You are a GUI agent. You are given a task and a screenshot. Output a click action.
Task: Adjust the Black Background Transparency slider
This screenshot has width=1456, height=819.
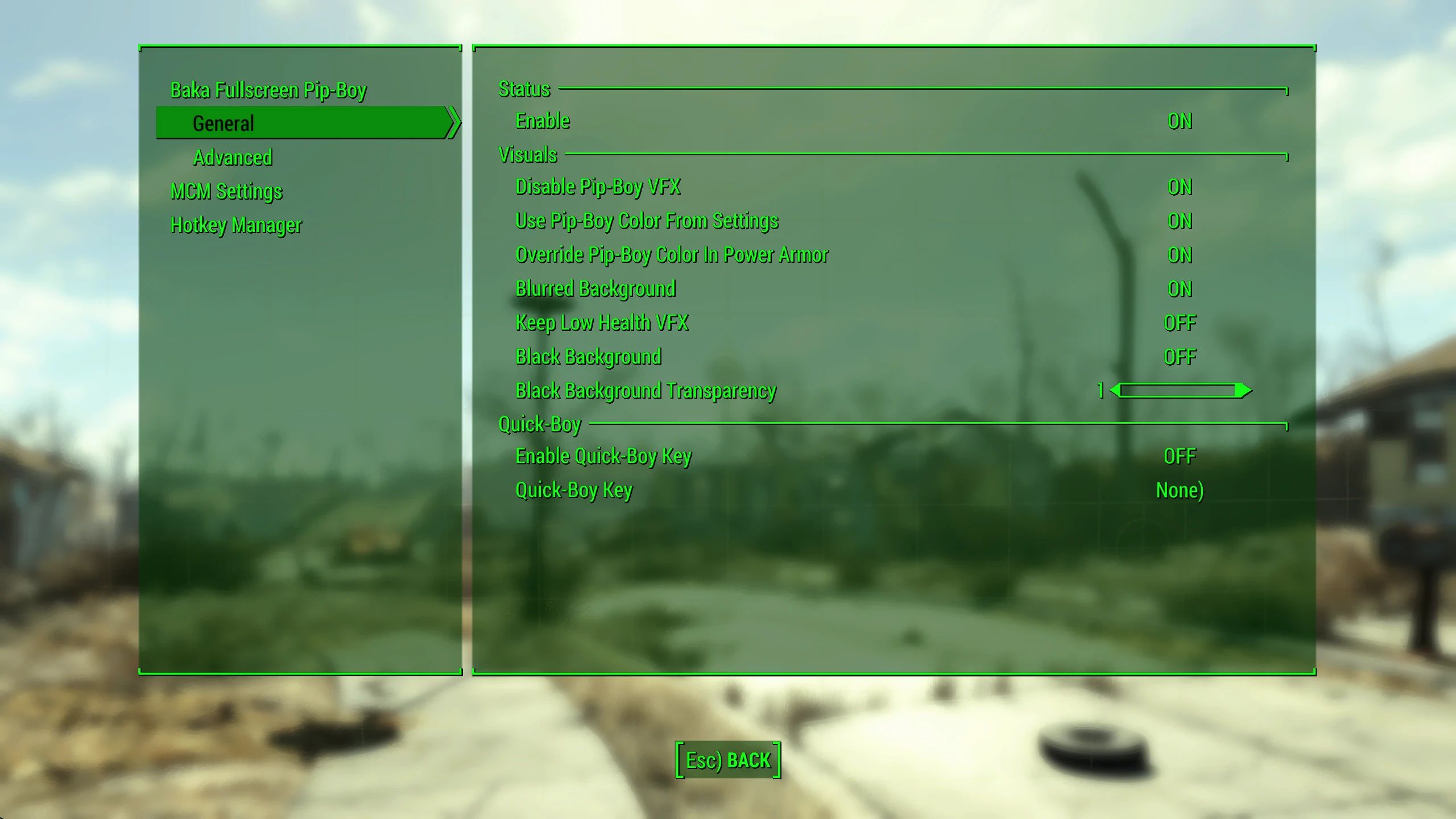click(1180, 391)
